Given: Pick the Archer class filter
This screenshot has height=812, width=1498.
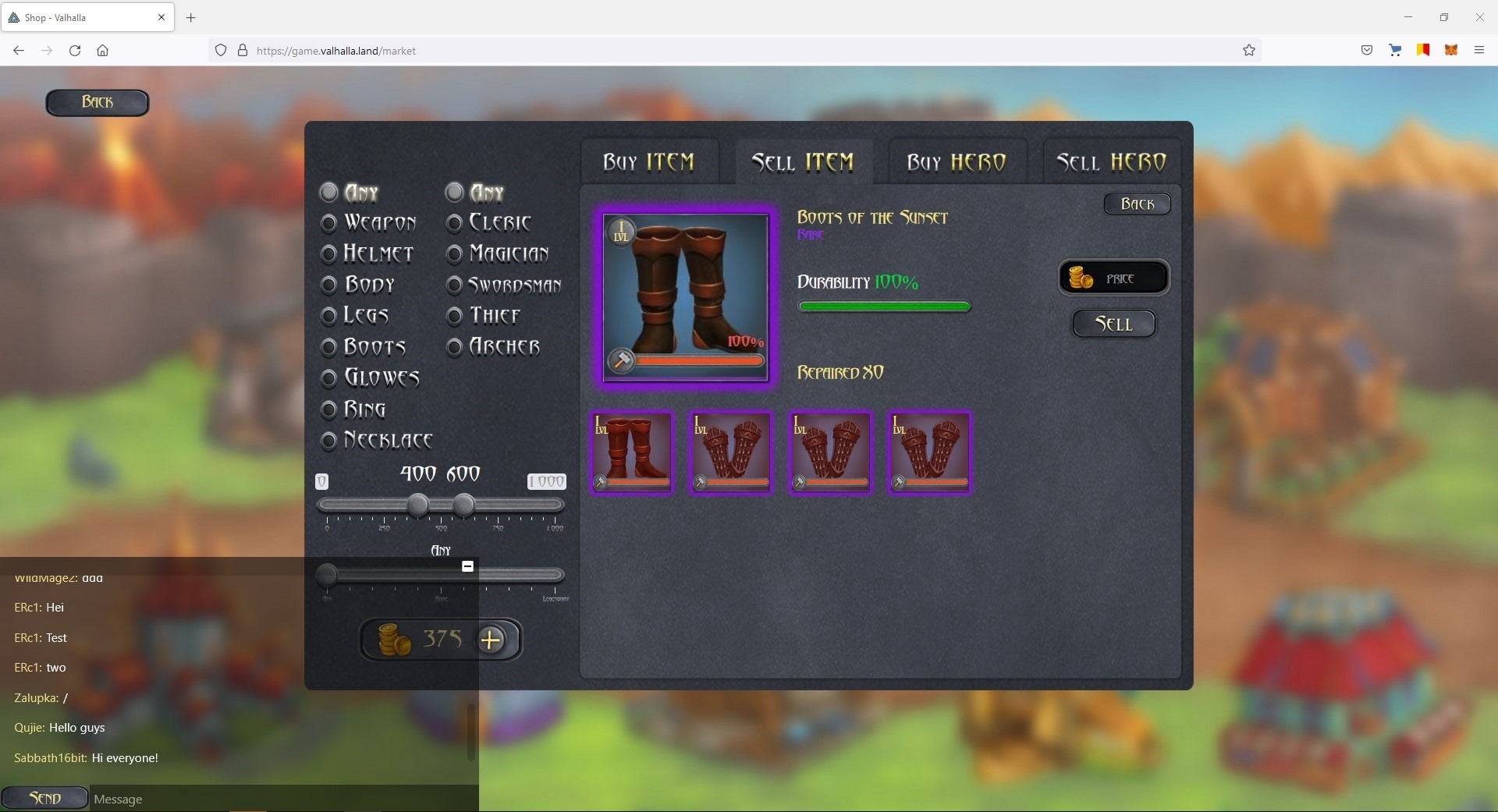Looking at the screenshot, I should pos(455,347).
